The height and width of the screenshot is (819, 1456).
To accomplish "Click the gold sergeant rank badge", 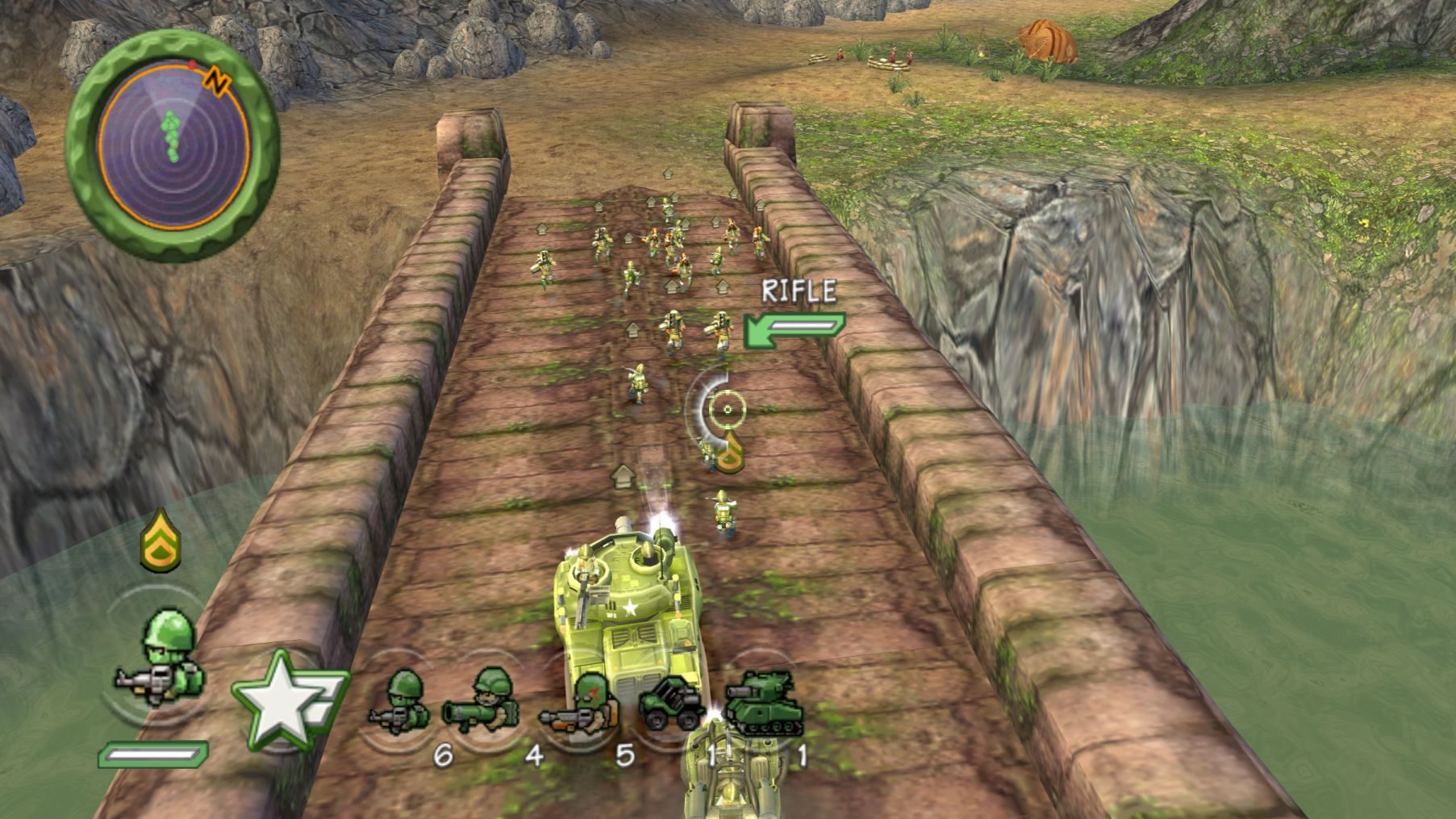I will point(161,540).
